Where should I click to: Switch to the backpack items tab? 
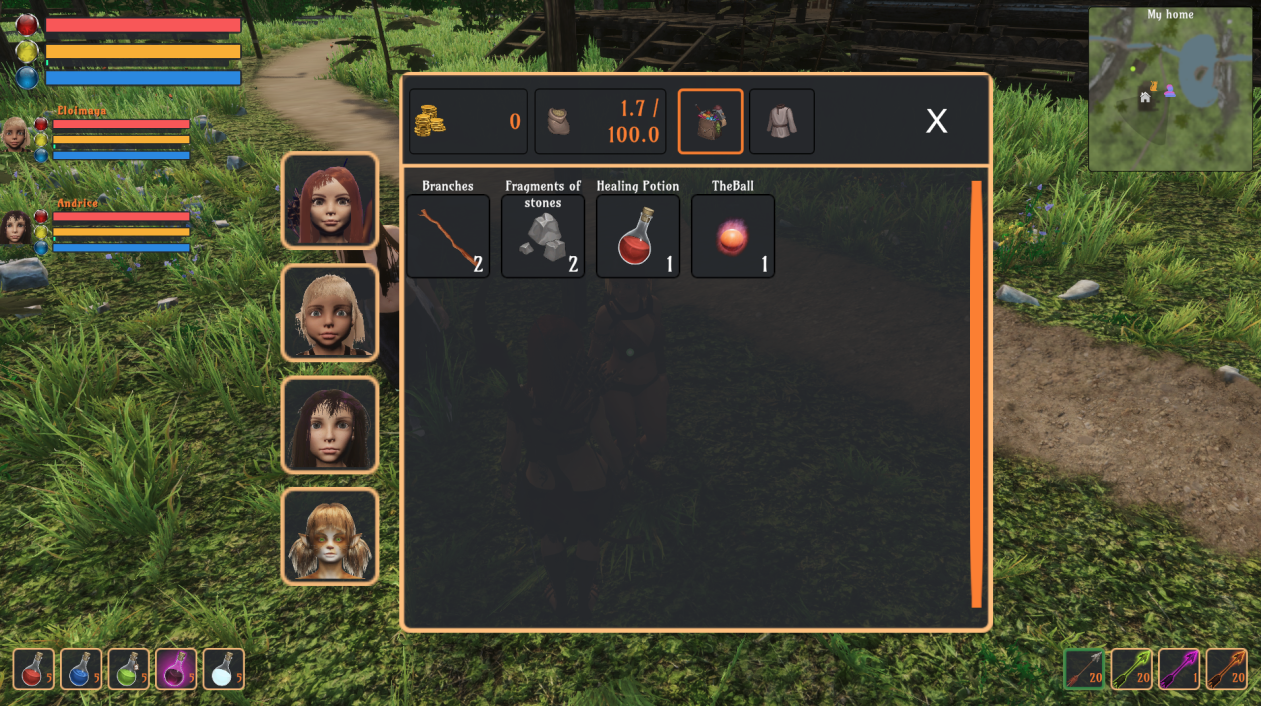tap(710, 122)
